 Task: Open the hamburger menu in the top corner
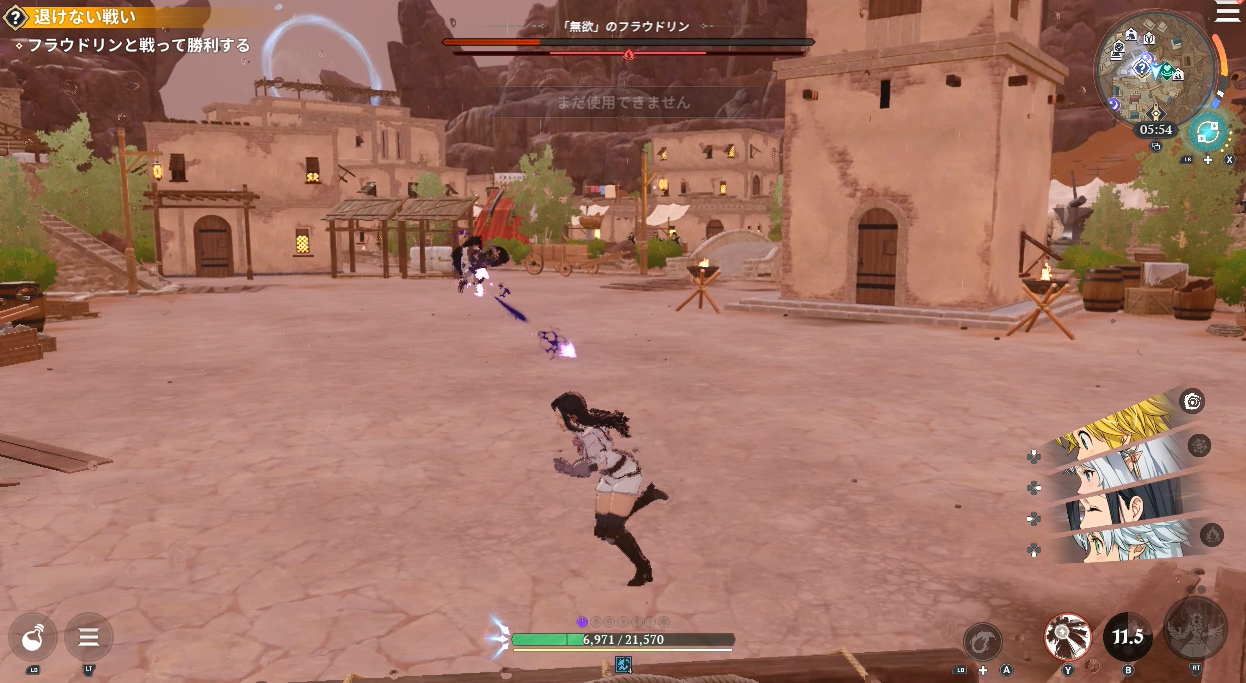(x=1227, y=10)
